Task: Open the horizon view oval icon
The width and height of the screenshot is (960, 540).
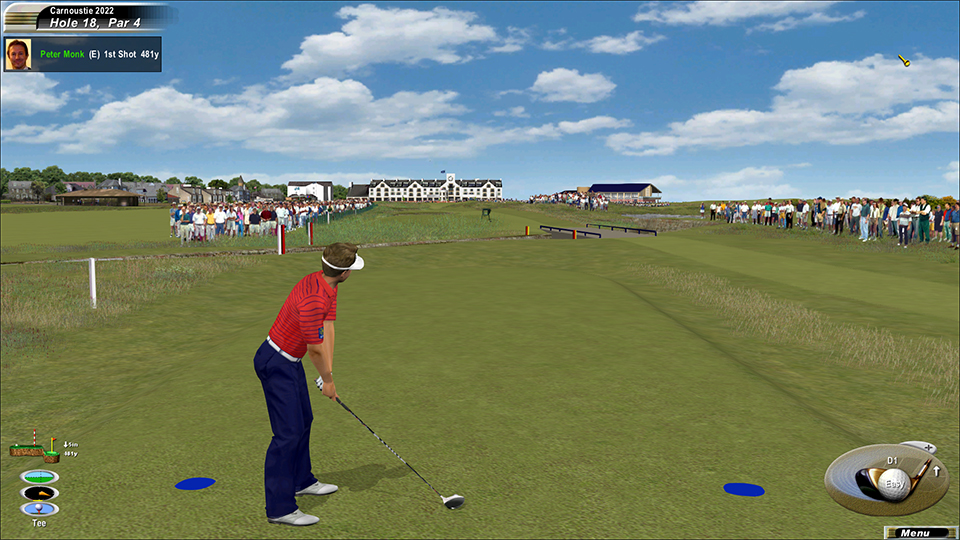Action: click(39, 476)
